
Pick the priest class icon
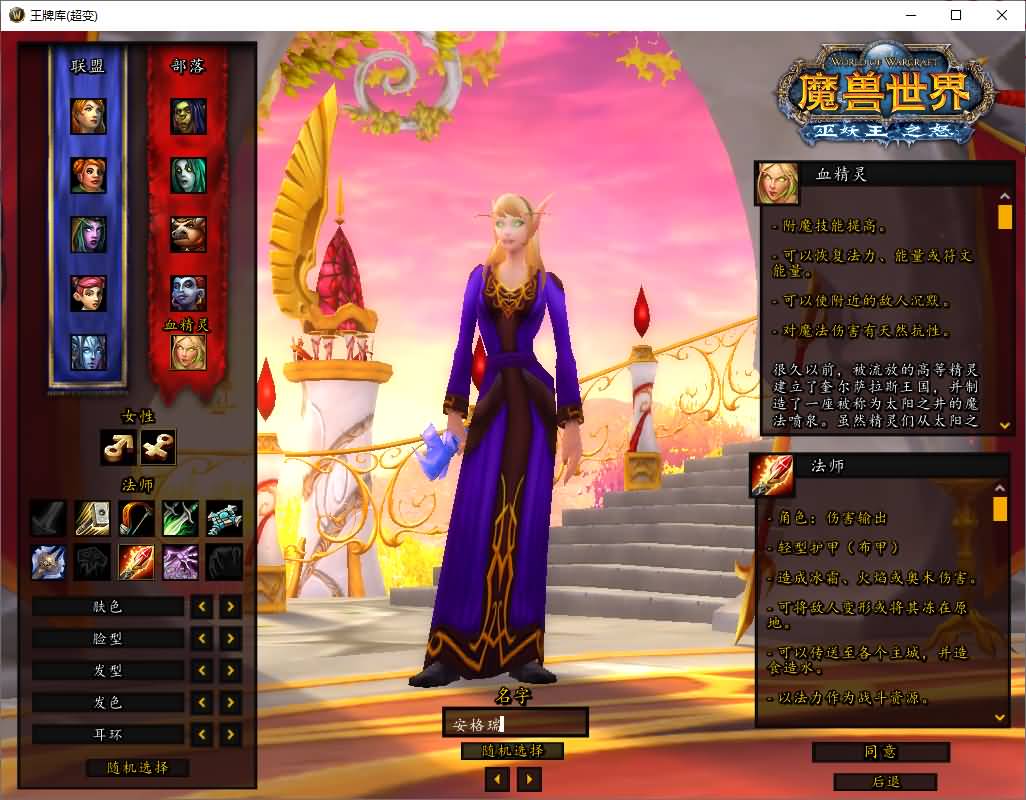point(48,562)
